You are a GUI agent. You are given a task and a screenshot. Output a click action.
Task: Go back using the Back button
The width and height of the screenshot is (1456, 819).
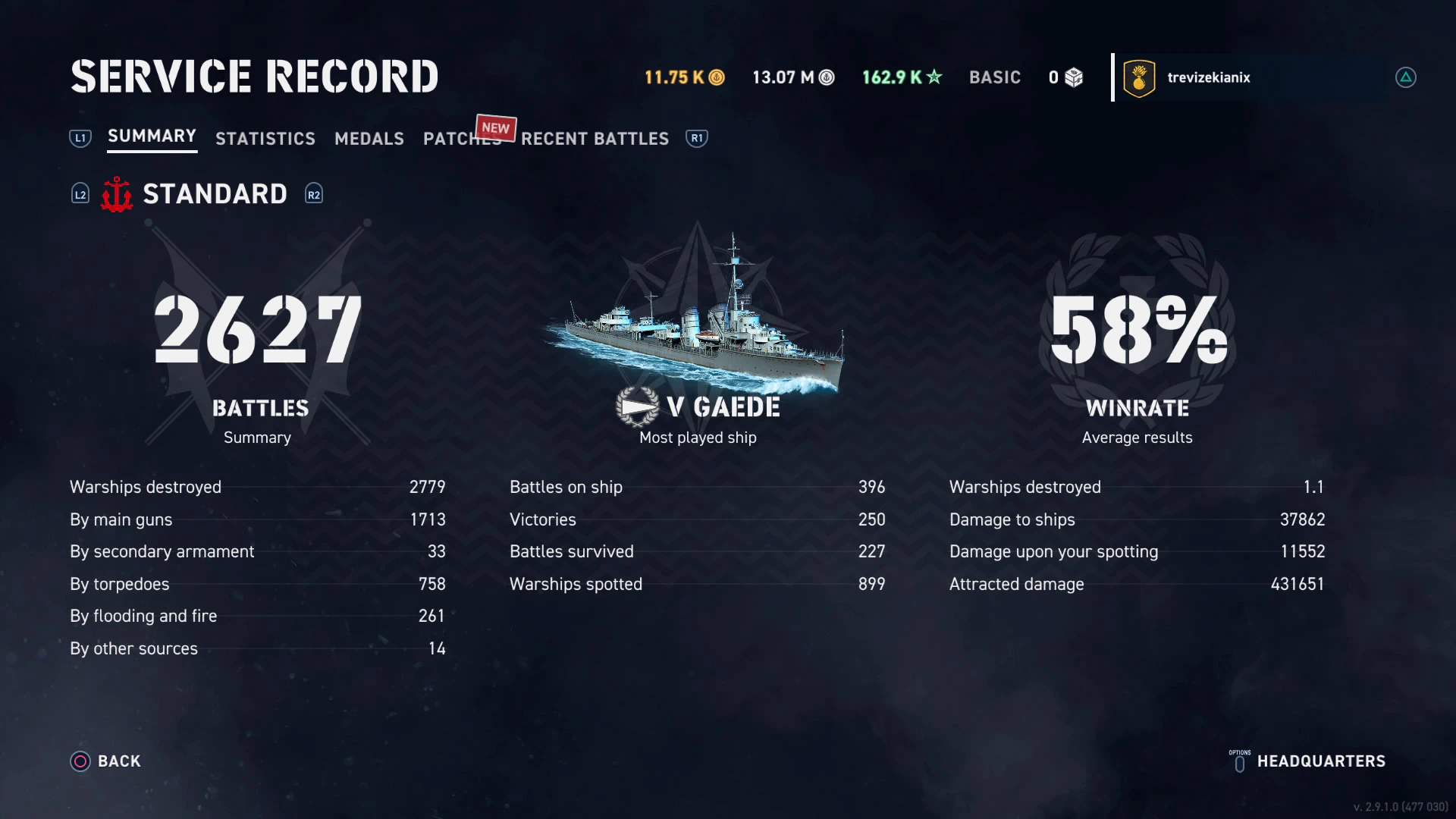[x=106, y=761]
